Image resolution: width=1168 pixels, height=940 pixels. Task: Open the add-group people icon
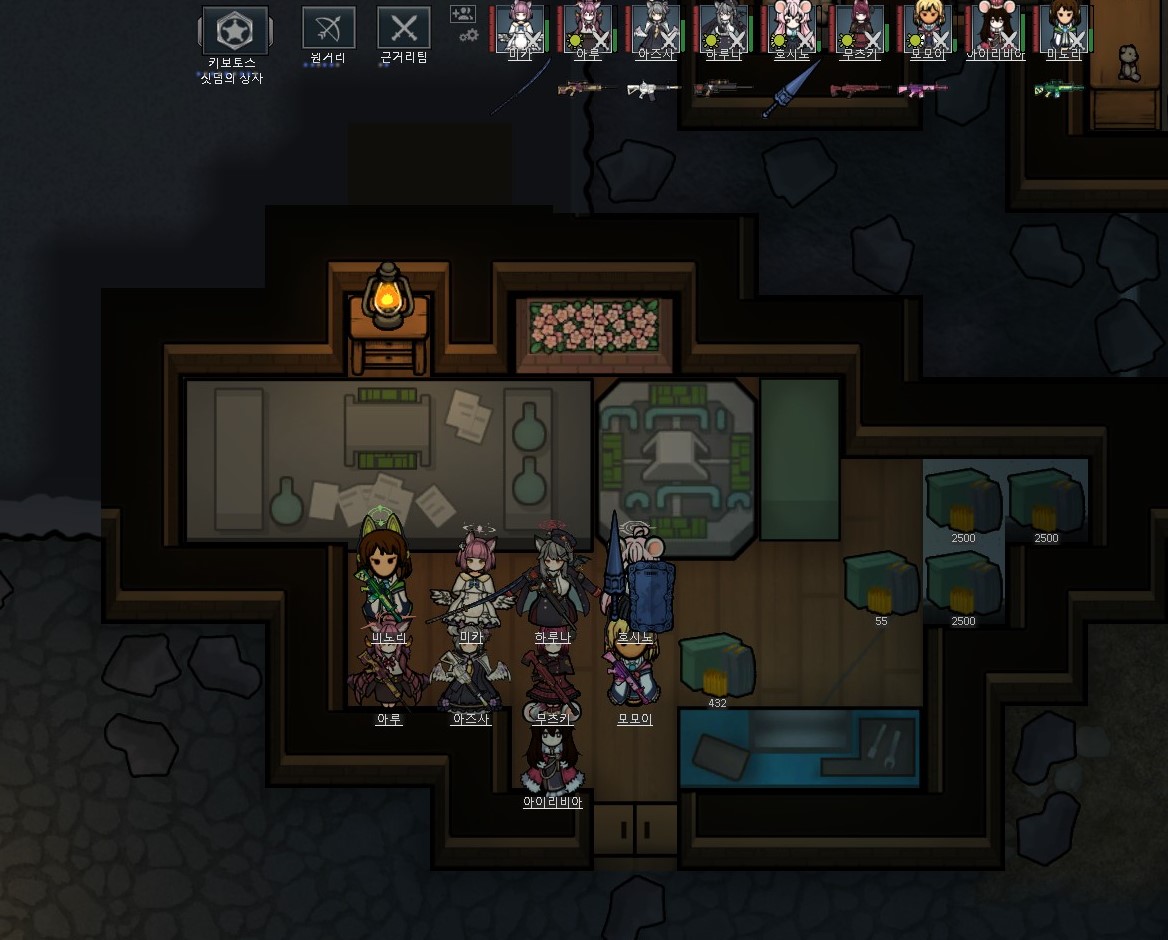tap(462, 14)
